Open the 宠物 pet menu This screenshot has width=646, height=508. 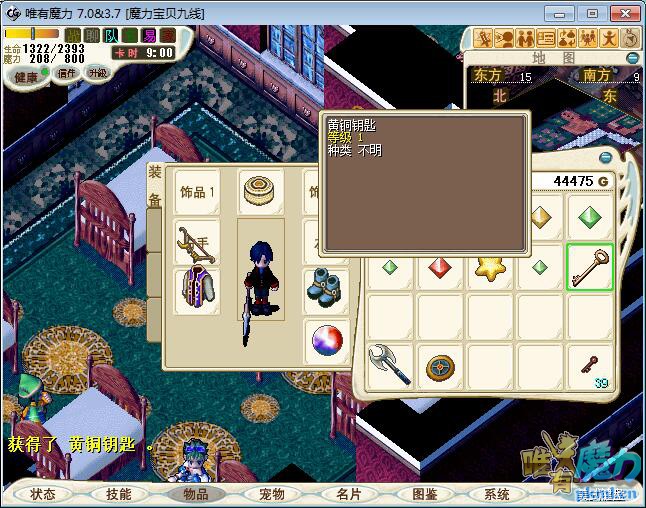271,494
